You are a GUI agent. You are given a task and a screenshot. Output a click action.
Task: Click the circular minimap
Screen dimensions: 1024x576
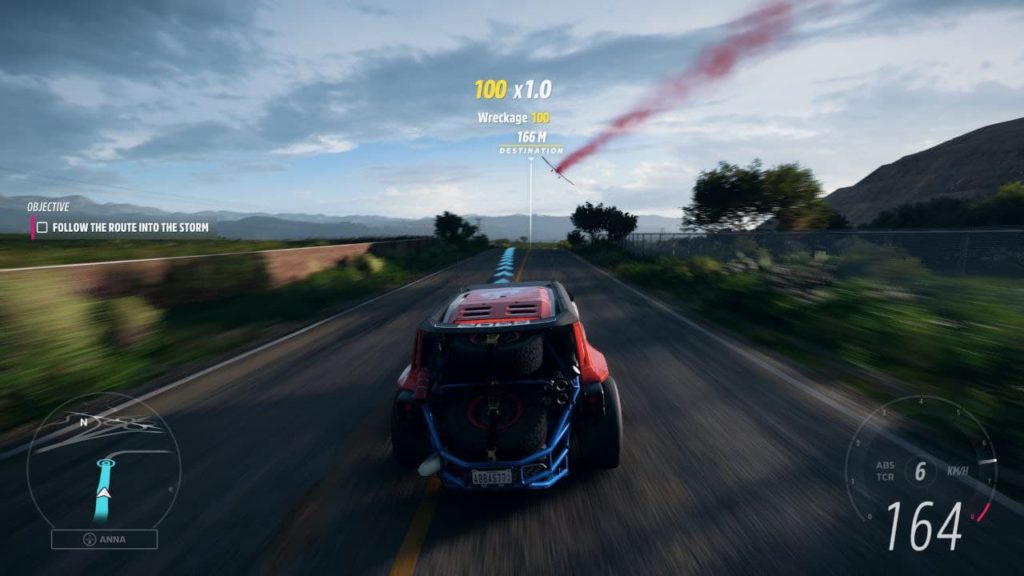pyautogui.click(x=103, y=460)
